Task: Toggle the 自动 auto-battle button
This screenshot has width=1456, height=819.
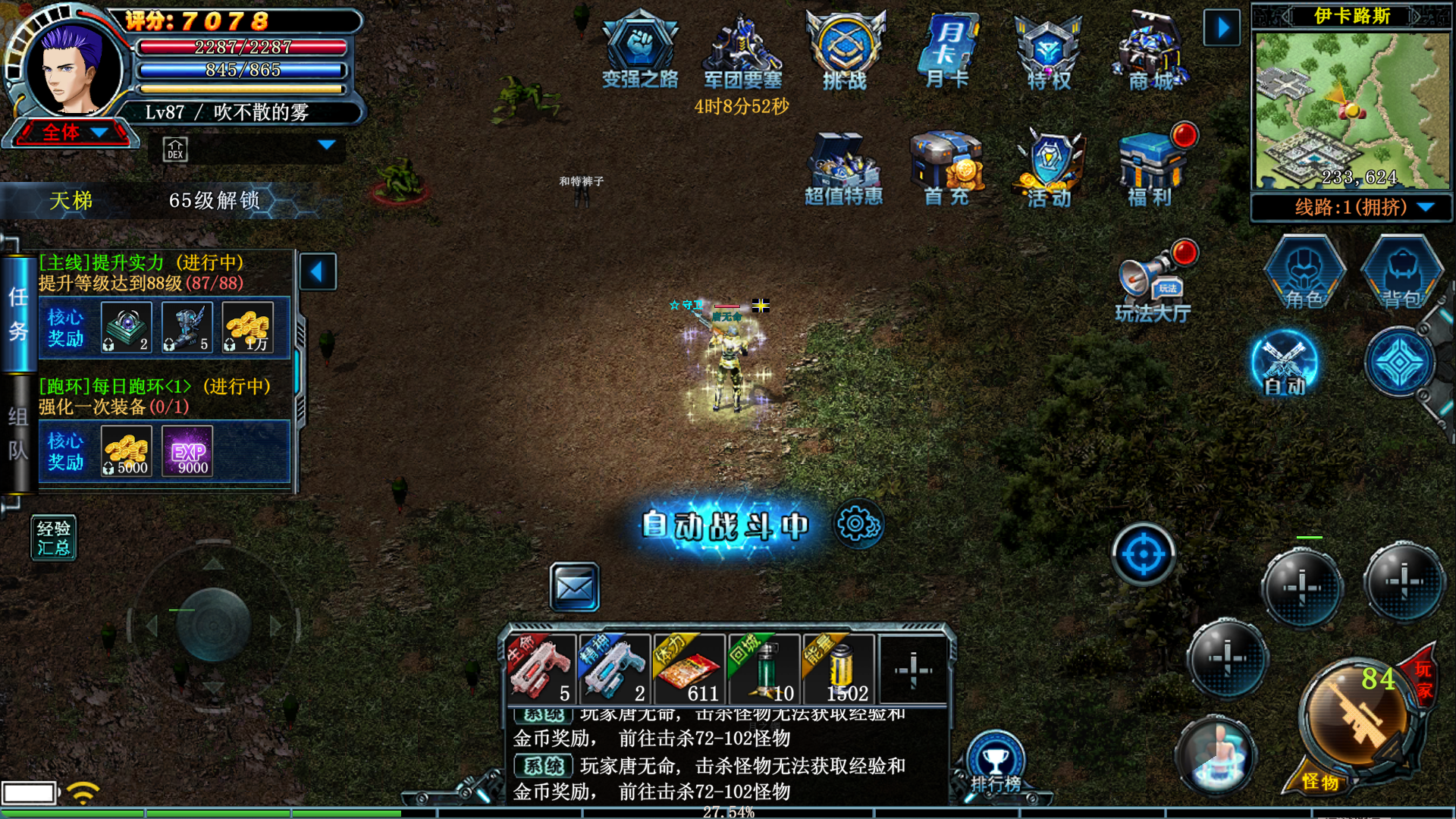Action: (1285, 364)
